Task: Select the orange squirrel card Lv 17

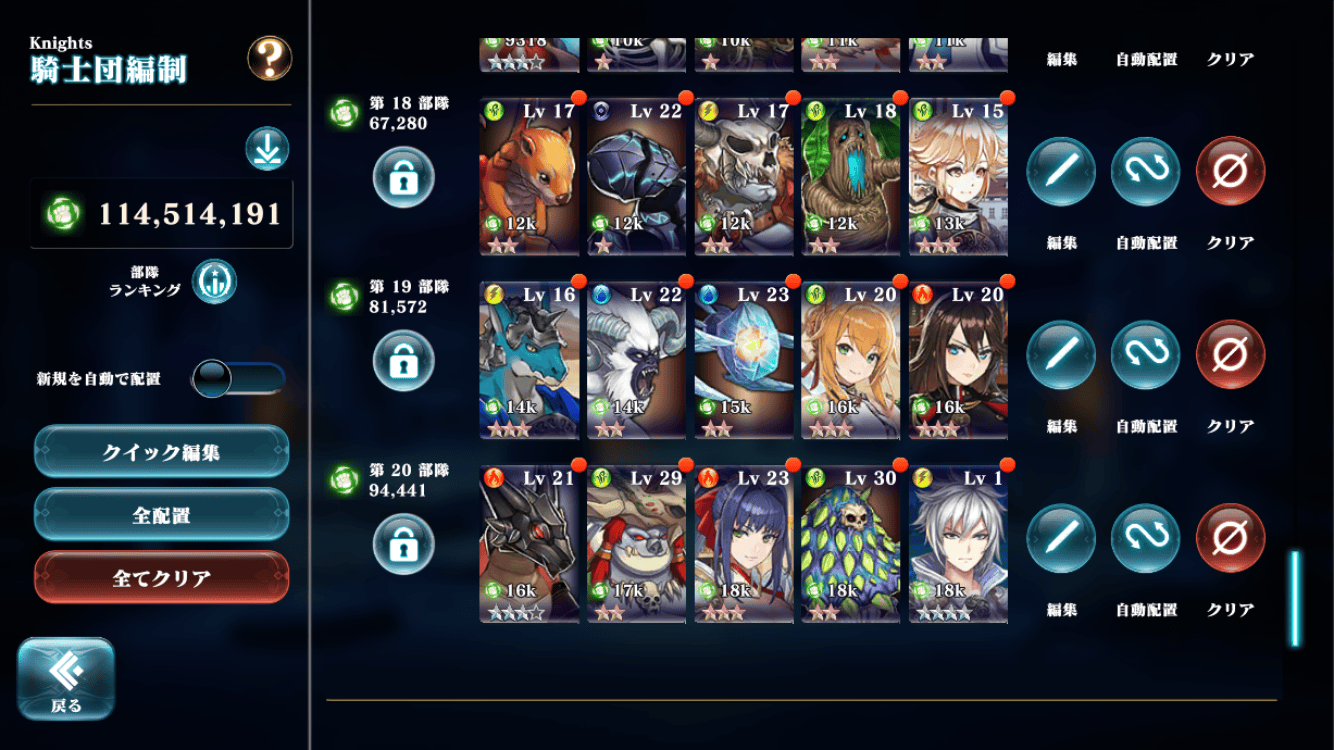Action: (529, 176)
